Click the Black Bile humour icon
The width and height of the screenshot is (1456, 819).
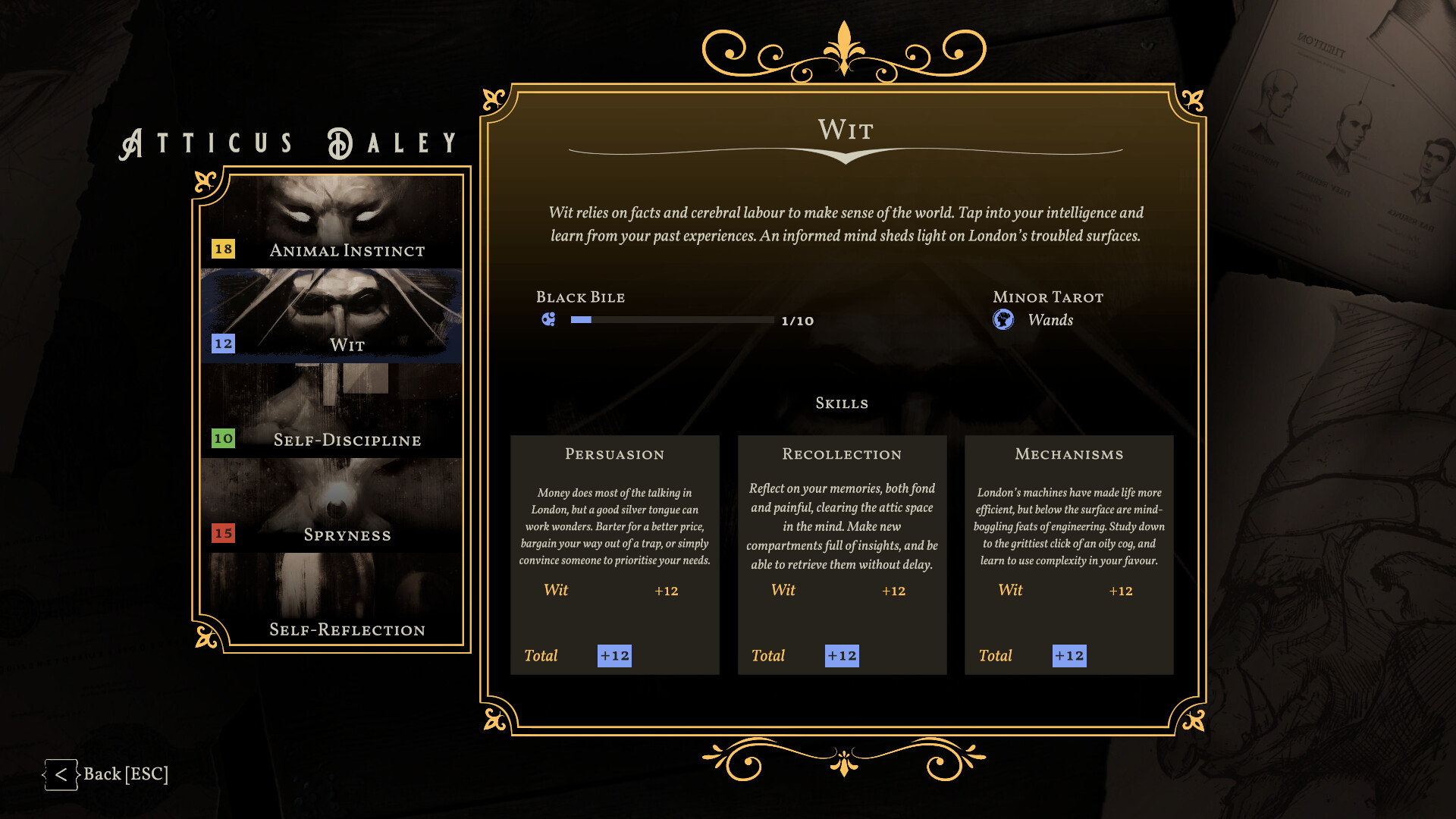pyautogui.click(x=548, y=320)
